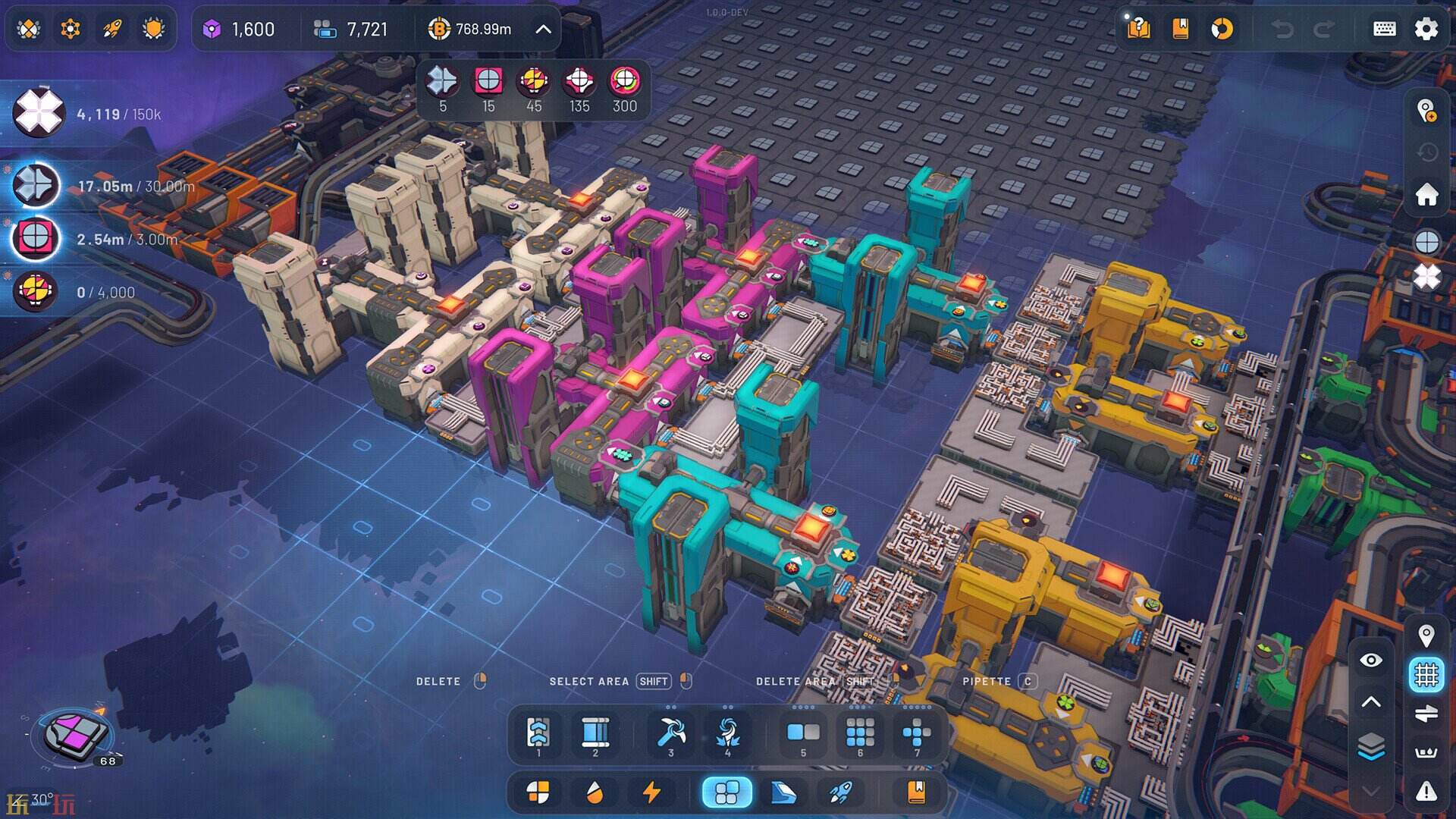Click the island minimap compass widget

click(76, 734)
